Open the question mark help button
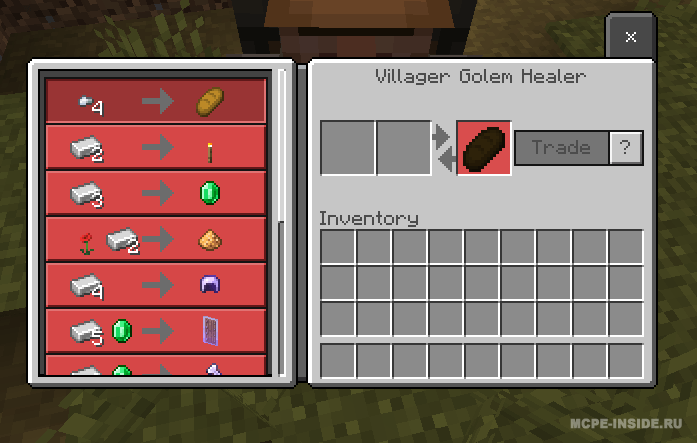697x443 pixels. click(626, 148)
